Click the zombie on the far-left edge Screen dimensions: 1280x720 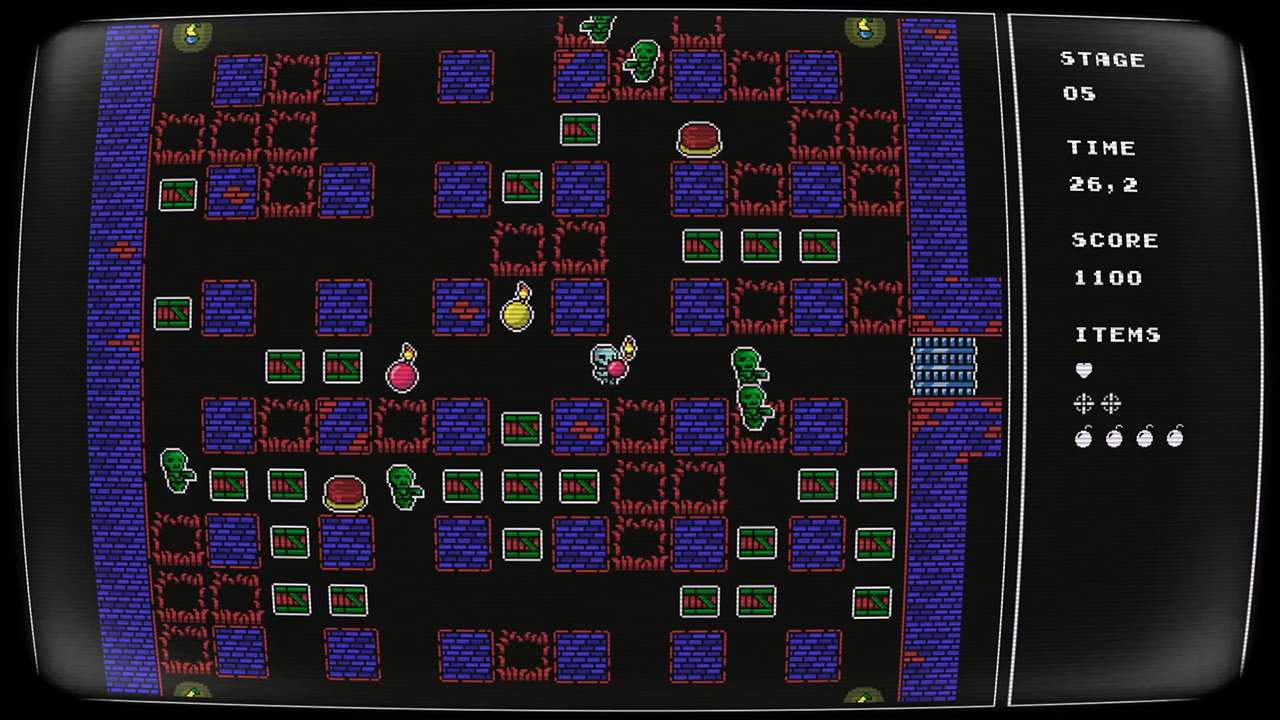click(175, 470)
